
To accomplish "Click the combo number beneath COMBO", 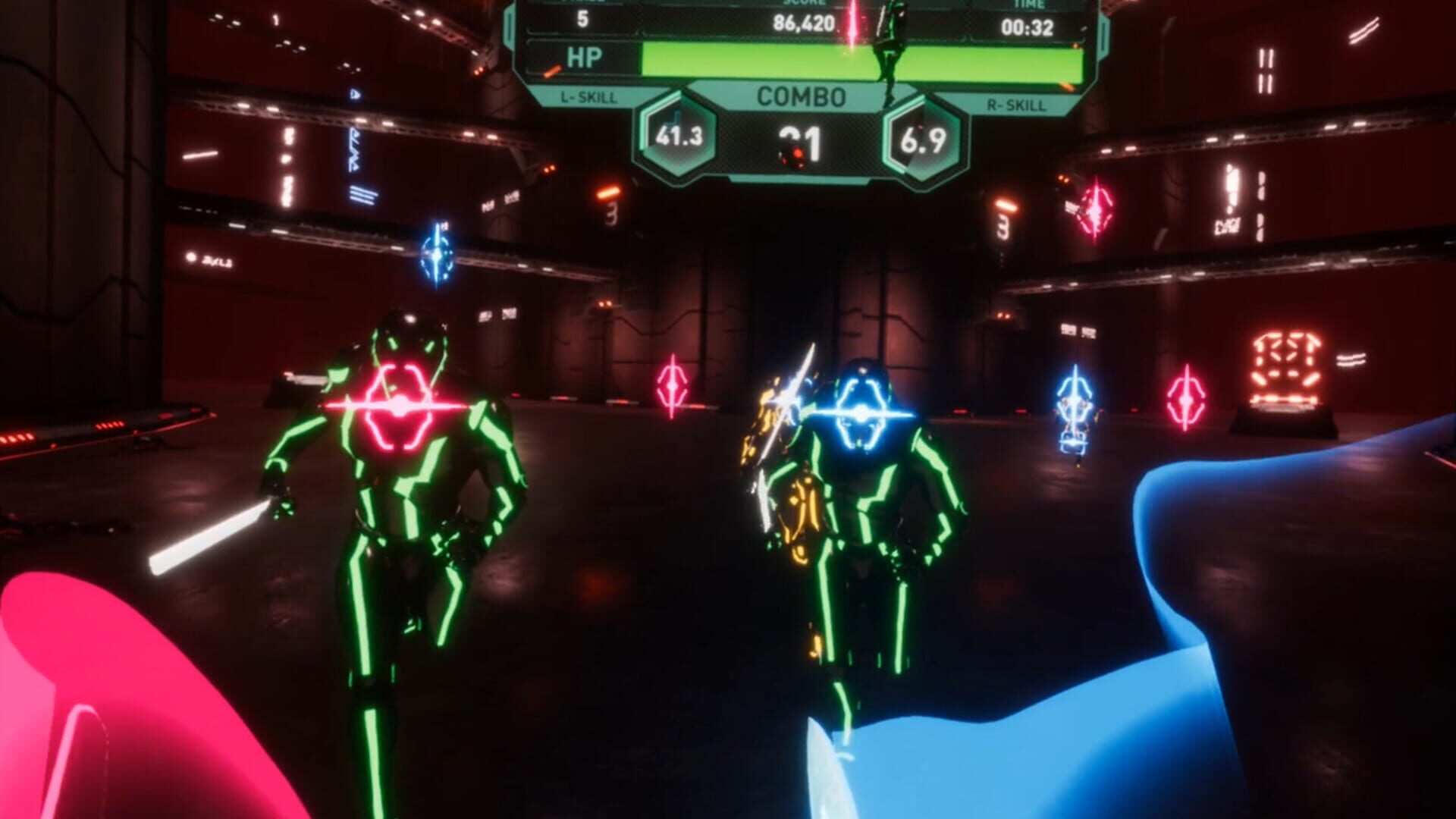I will 801,144.
